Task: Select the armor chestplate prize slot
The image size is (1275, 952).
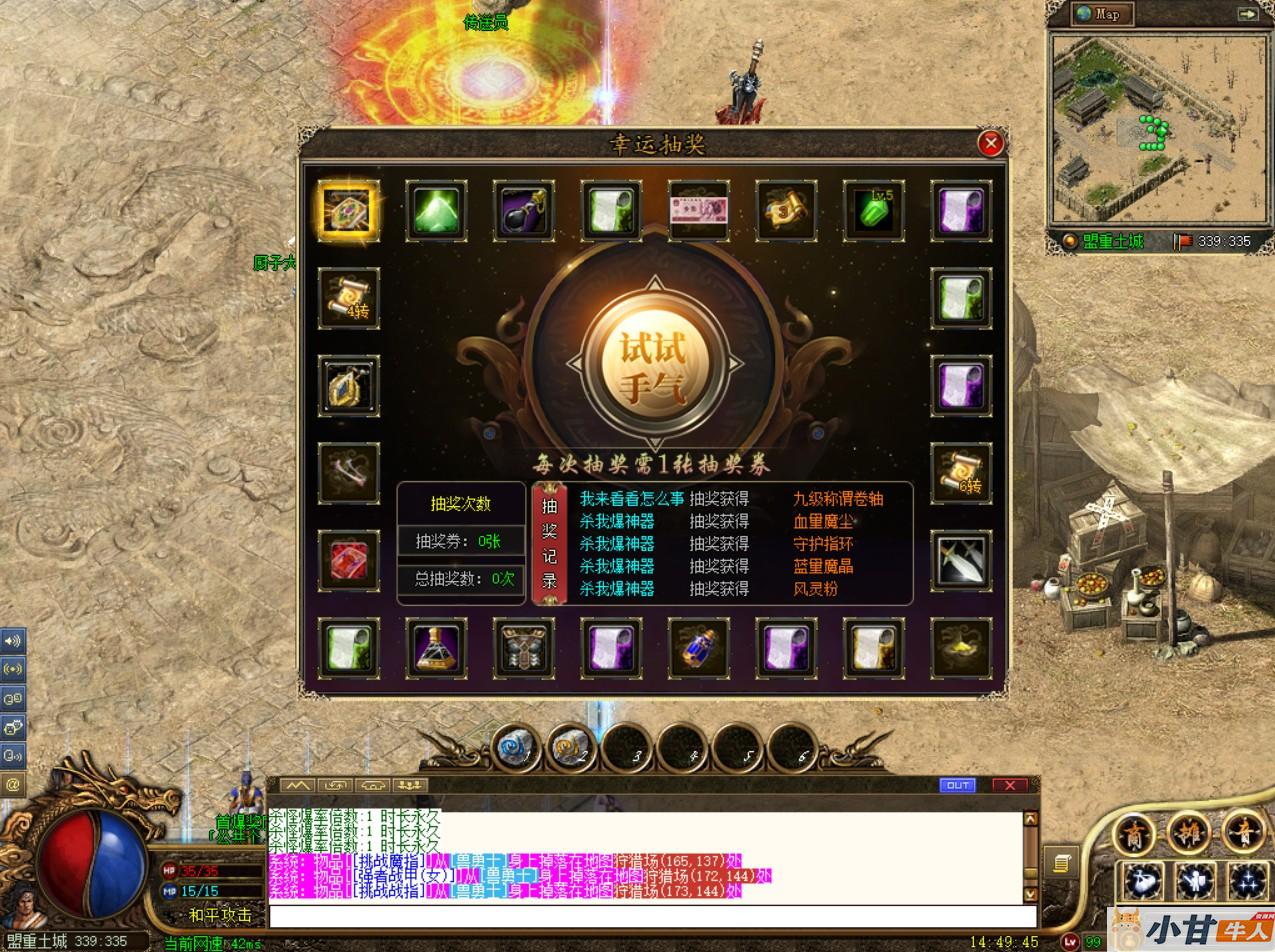Action: click(524, 648)
